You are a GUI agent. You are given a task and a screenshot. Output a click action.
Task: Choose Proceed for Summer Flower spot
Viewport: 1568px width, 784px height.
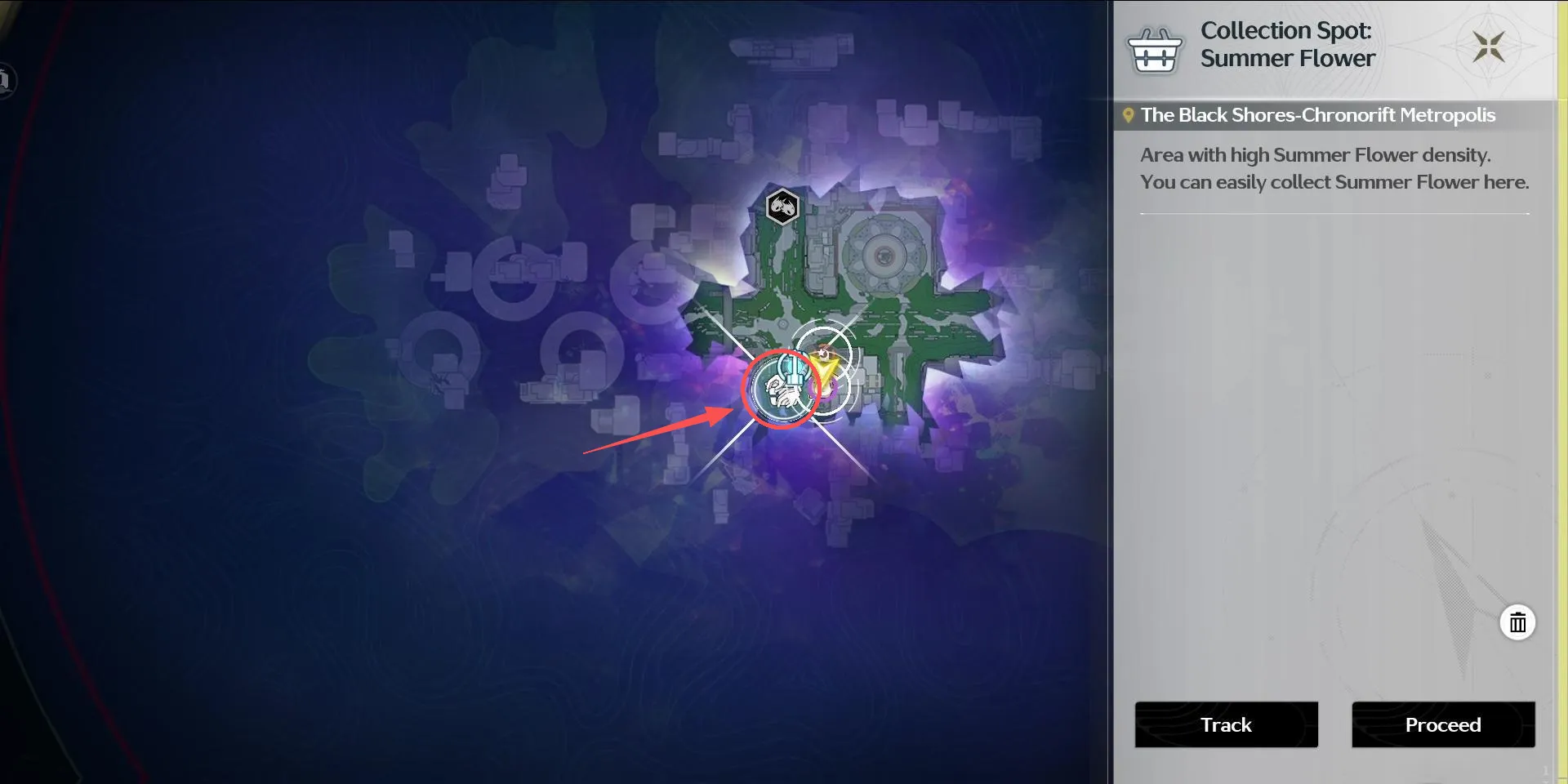(x=1443, y=724)
